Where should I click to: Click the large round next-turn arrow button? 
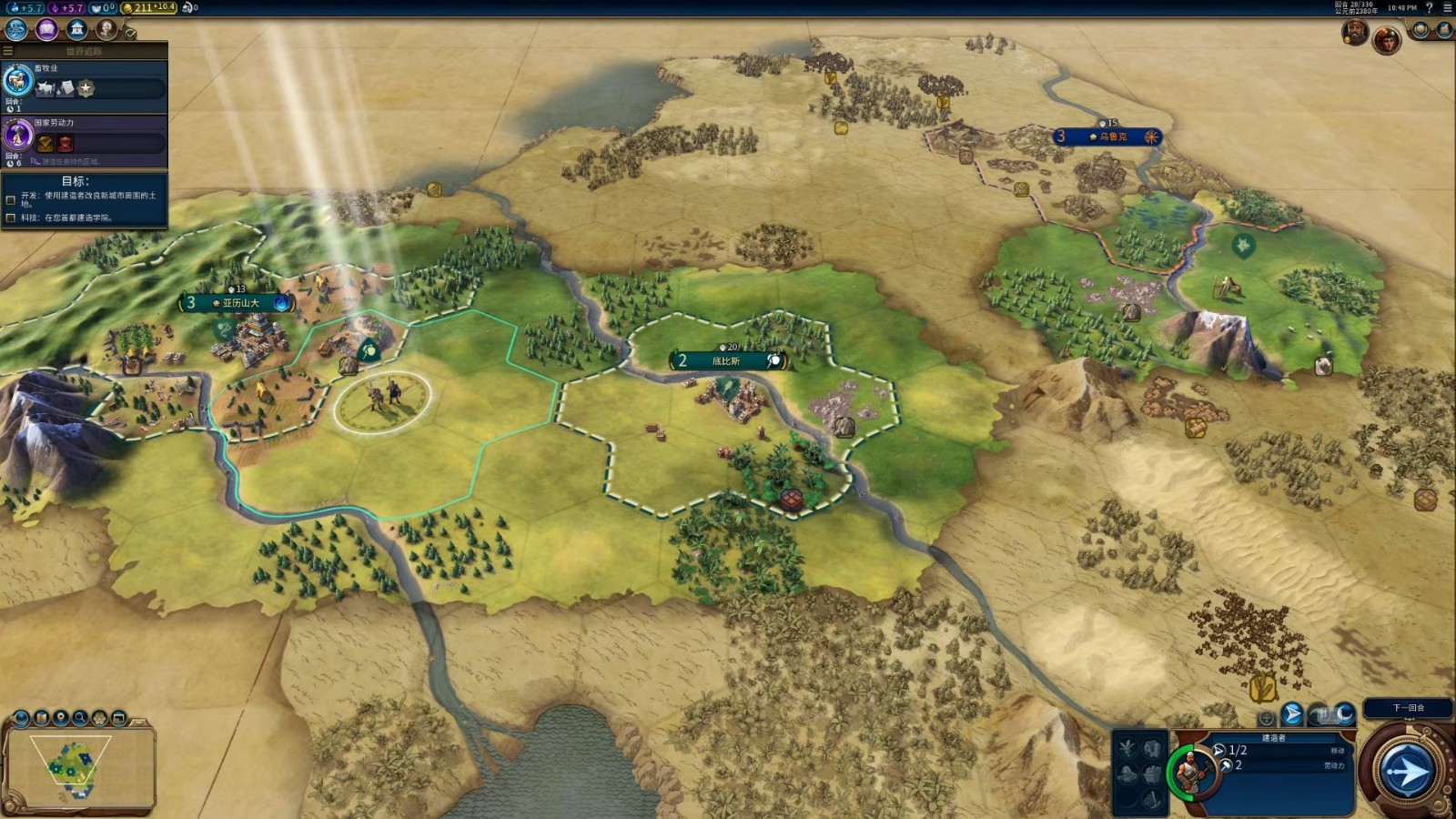[1407, 773]
